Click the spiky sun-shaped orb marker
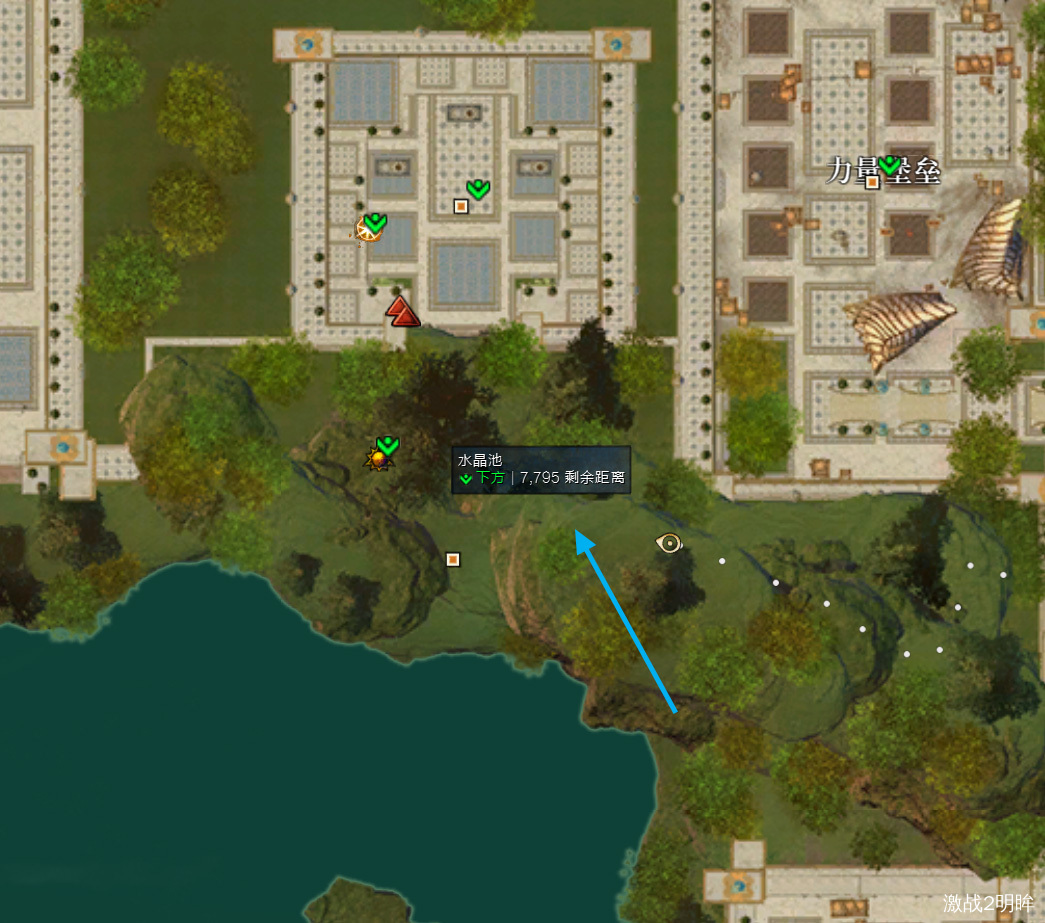The image size is (1045, 923). pyautogui.click(x=378, y=459)
